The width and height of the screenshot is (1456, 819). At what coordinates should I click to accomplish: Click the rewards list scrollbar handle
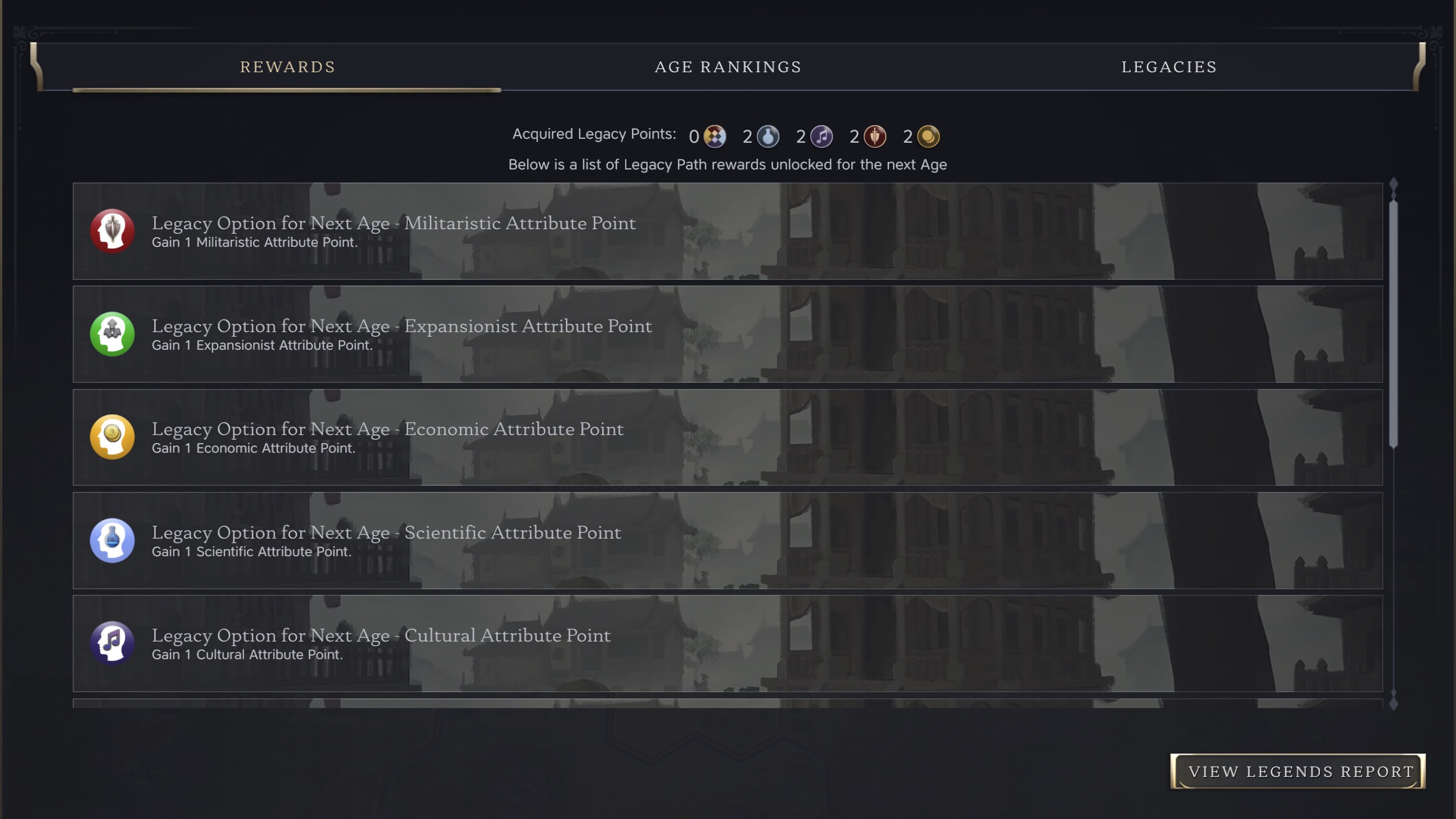pos(1393,324)
